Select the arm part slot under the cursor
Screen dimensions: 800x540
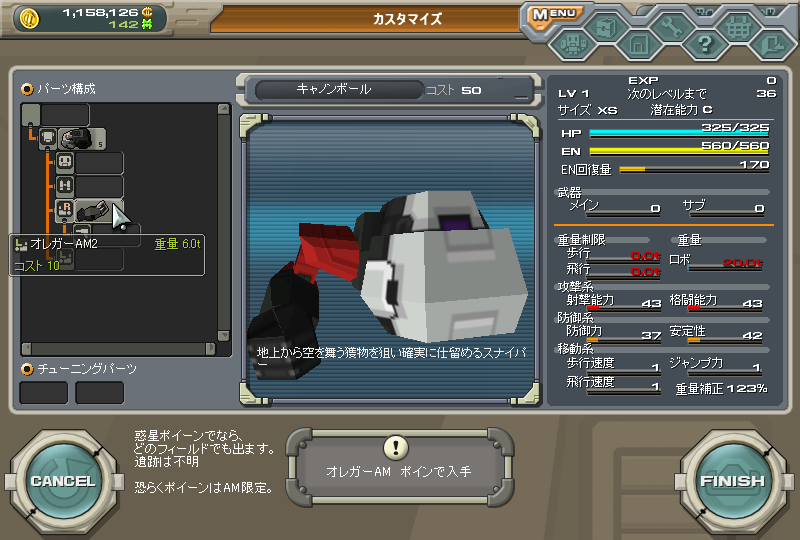tap(97, 210)
